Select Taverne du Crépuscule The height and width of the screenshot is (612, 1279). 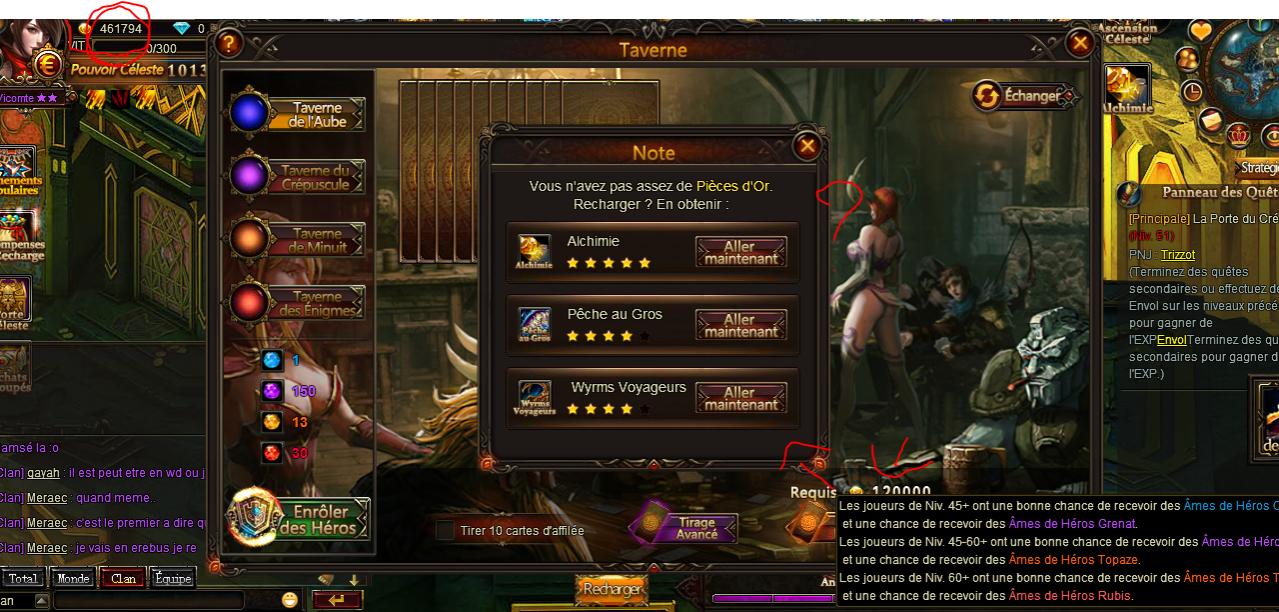[298, 177]
